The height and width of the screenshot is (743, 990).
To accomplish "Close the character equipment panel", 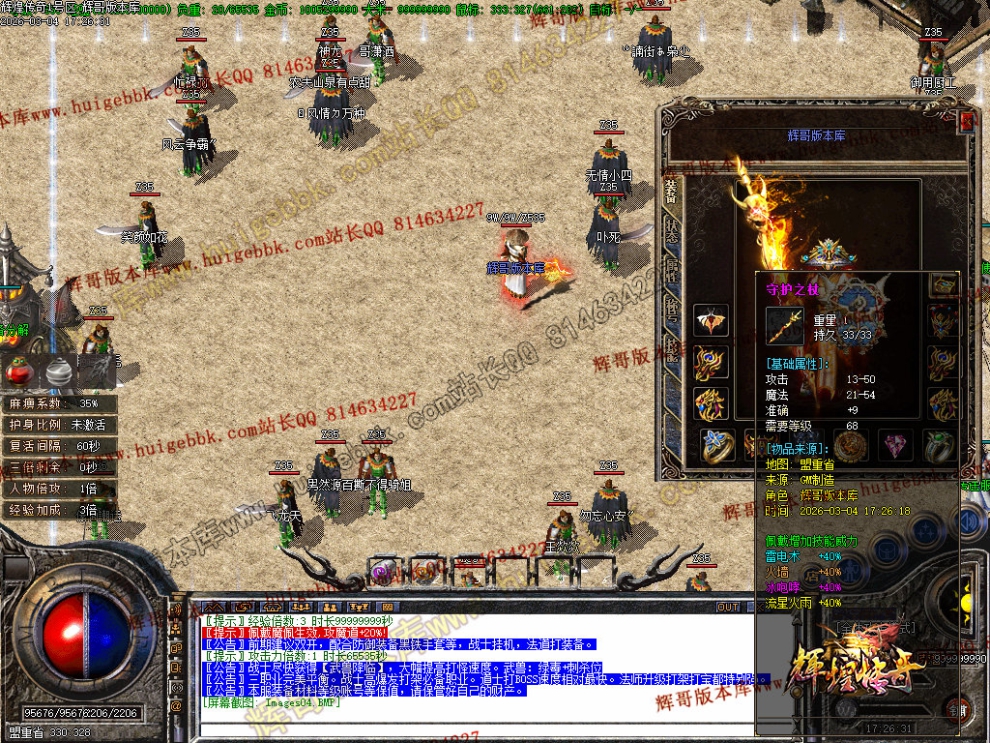I will (x=966, y=121).
